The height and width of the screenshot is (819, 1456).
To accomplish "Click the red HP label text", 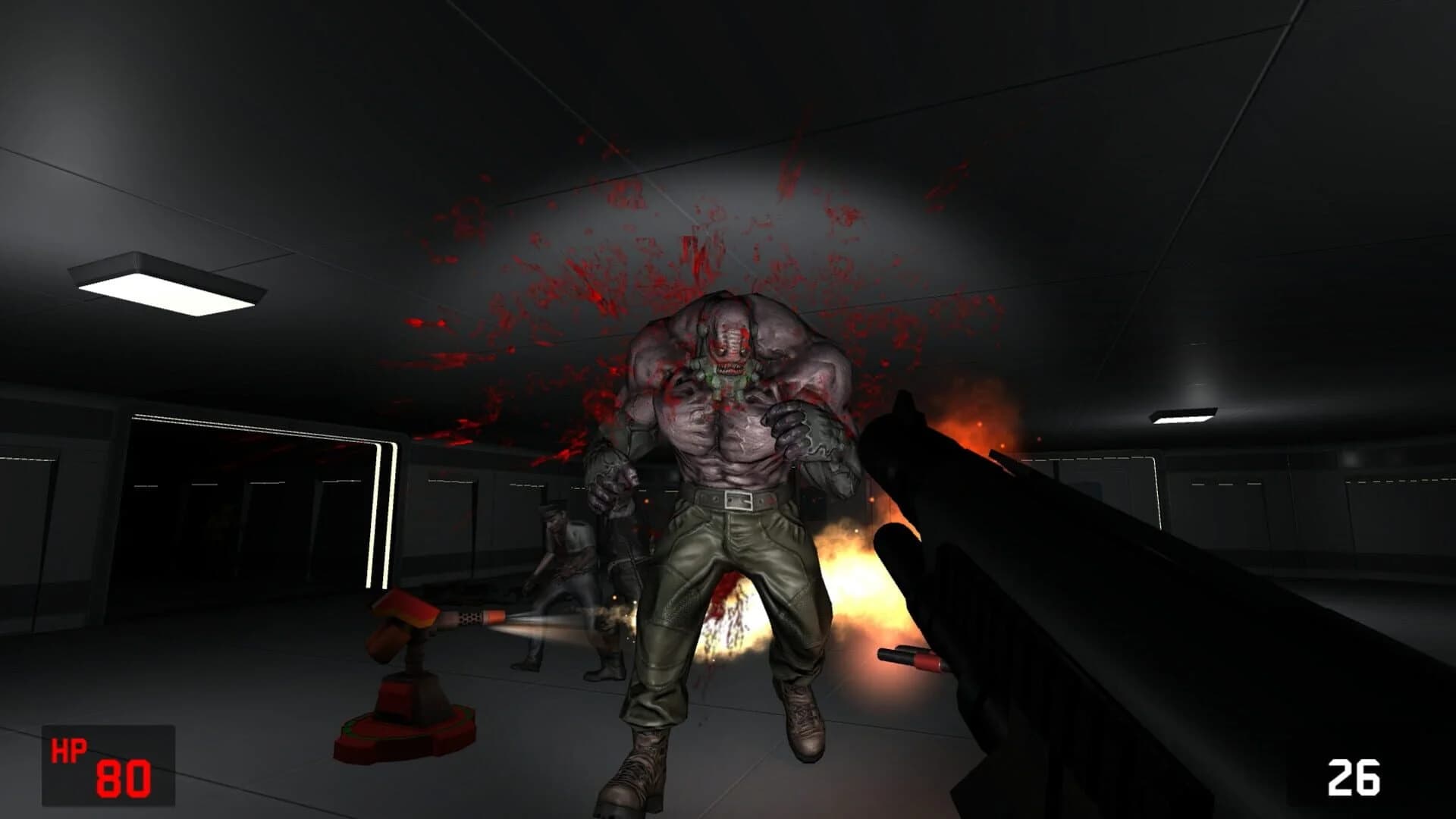I will pos(68,752).
